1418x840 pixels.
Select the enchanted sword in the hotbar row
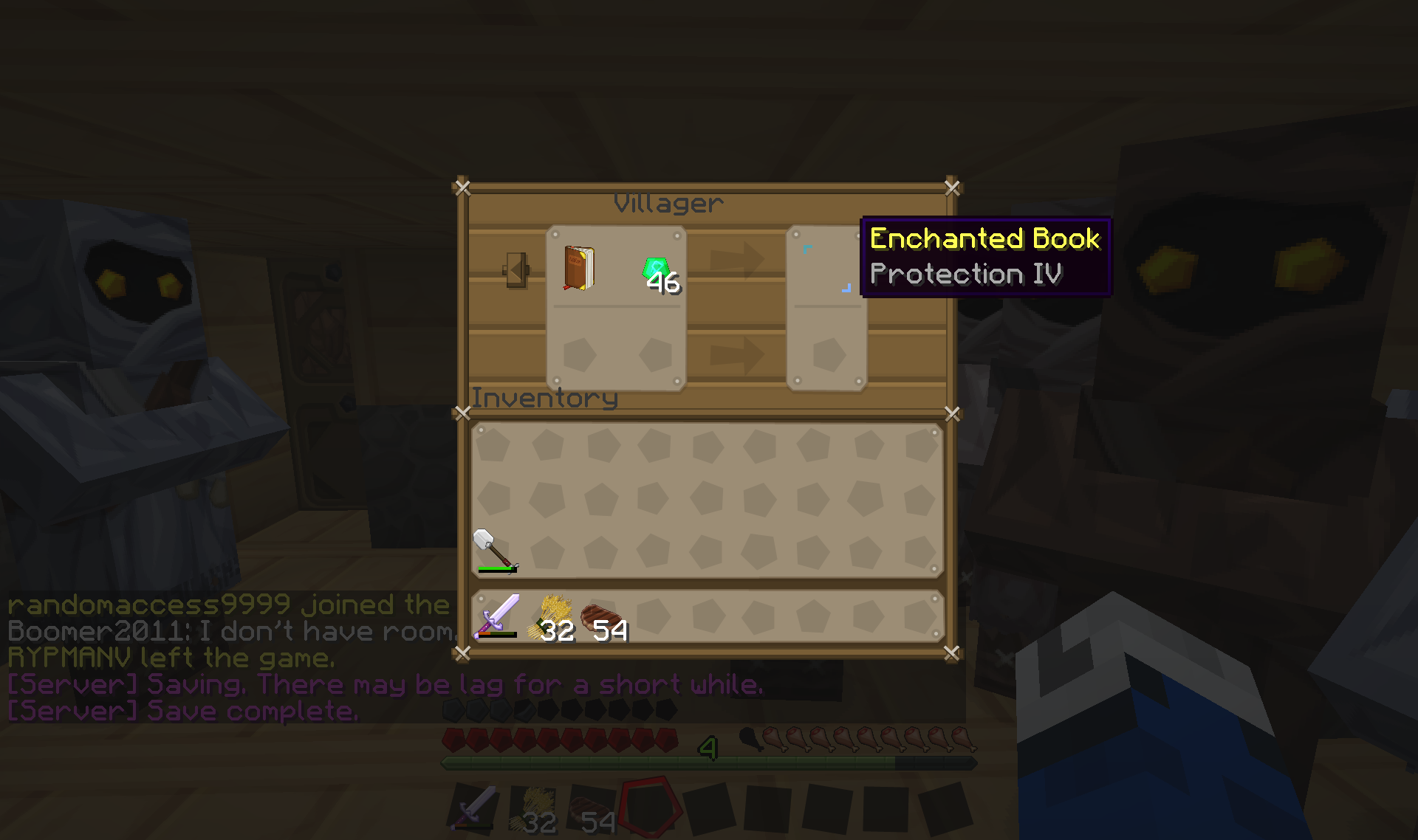pos(497,616)
